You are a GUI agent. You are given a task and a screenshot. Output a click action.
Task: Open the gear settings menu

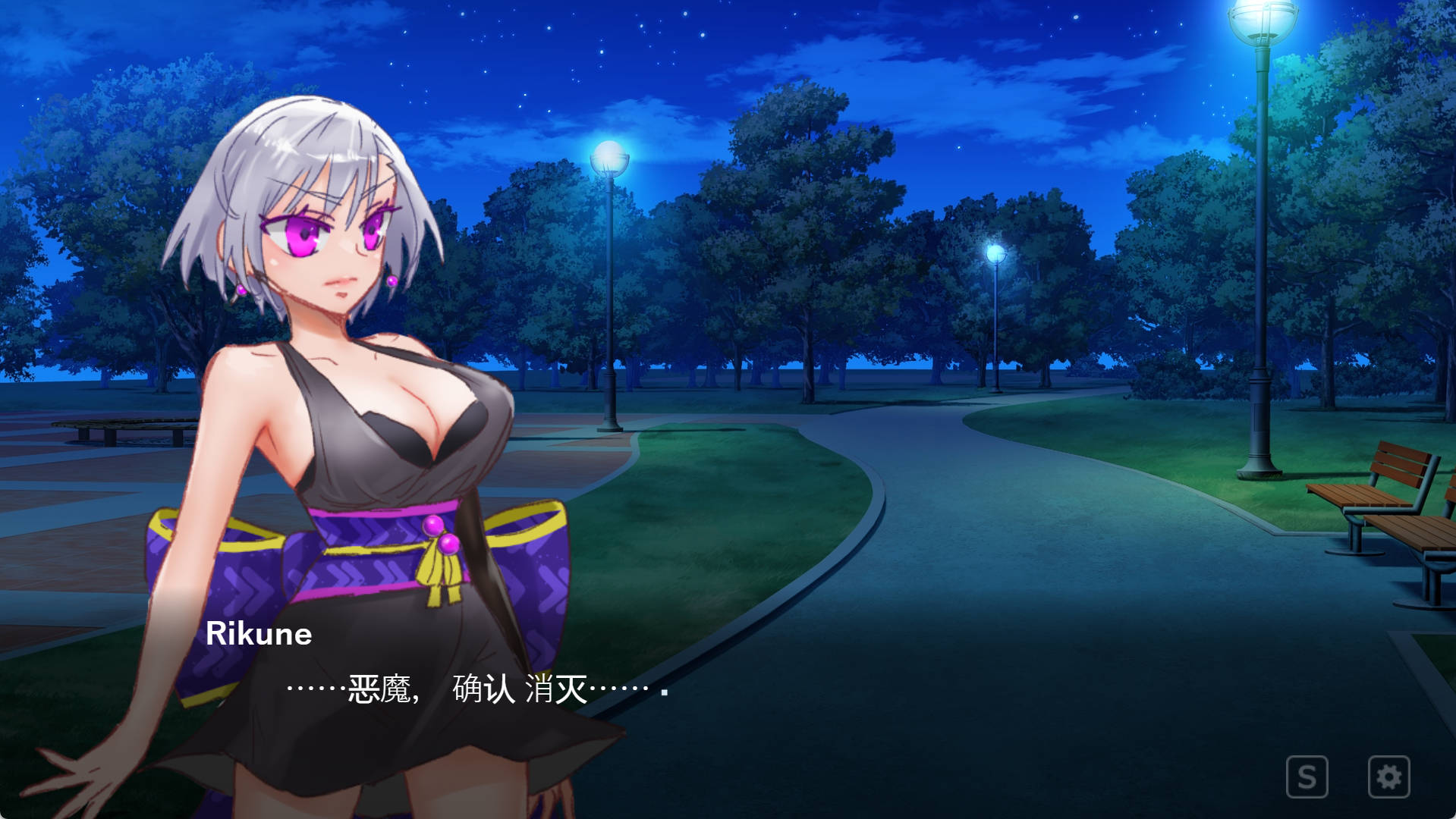pos(1388,777)
